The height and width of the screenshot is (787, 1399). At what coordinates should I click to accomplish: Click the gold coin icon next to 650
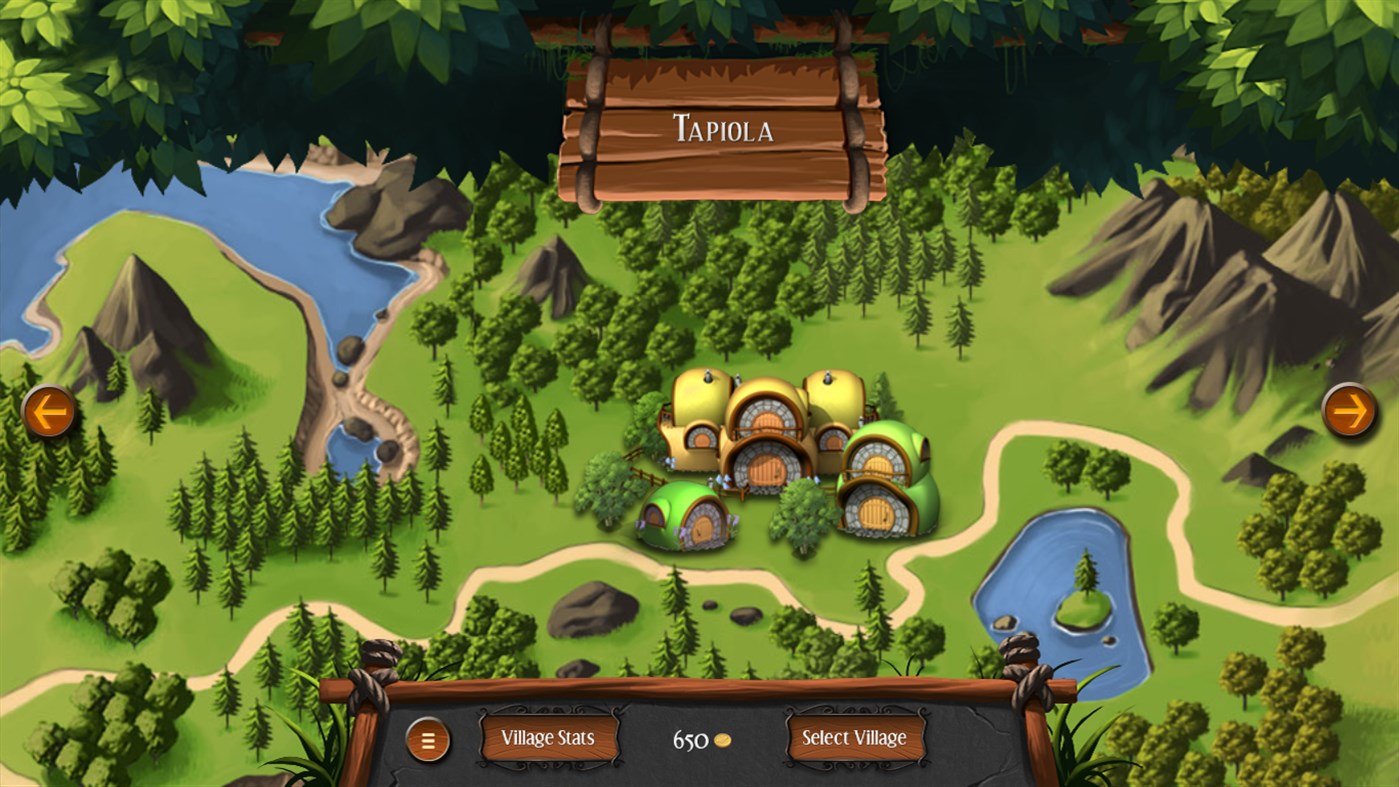[722, 739]
